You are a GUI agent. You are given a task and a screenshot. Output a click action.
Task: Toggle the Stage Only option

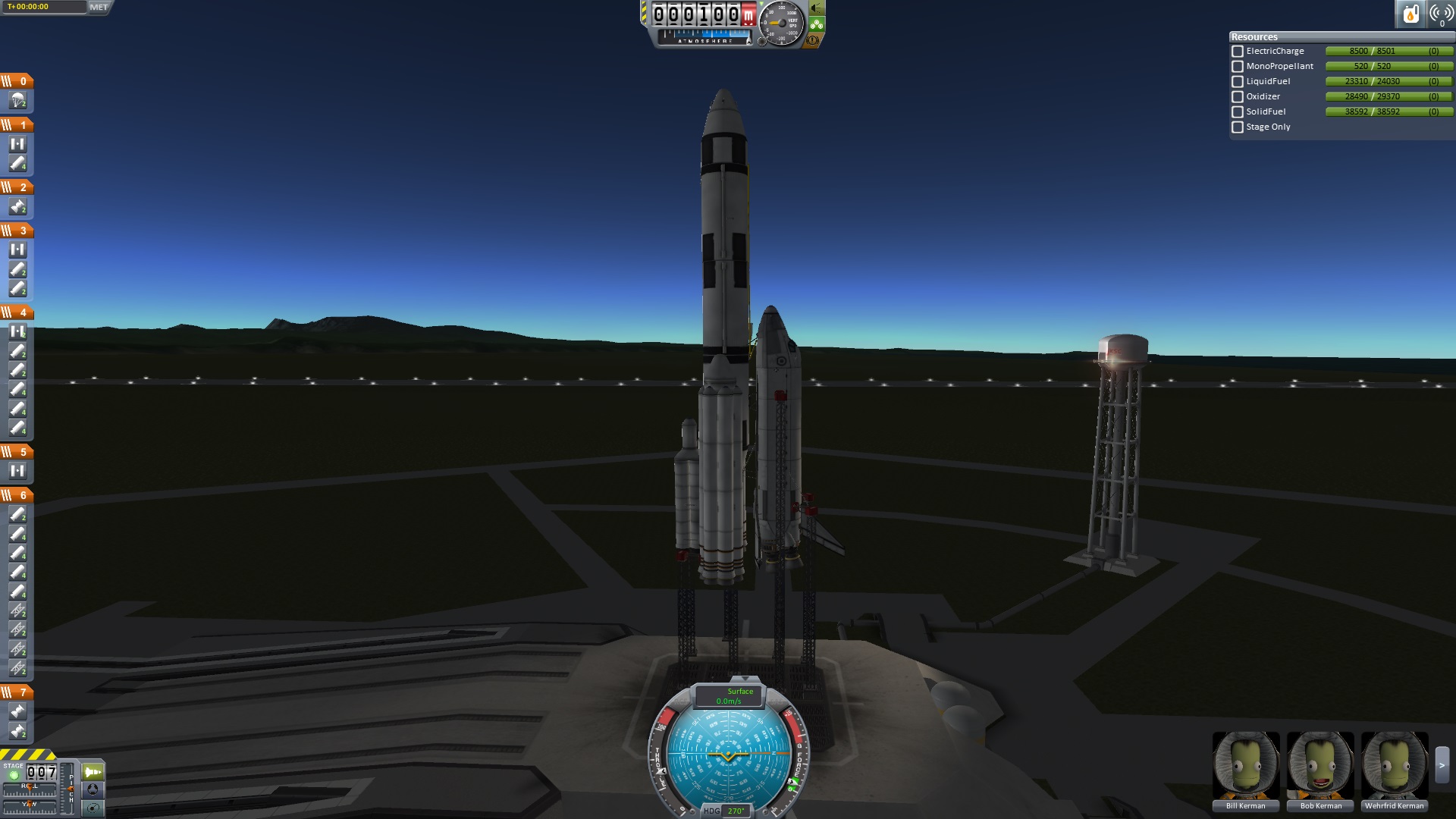pyautogui.click(x=1238, y=127)
